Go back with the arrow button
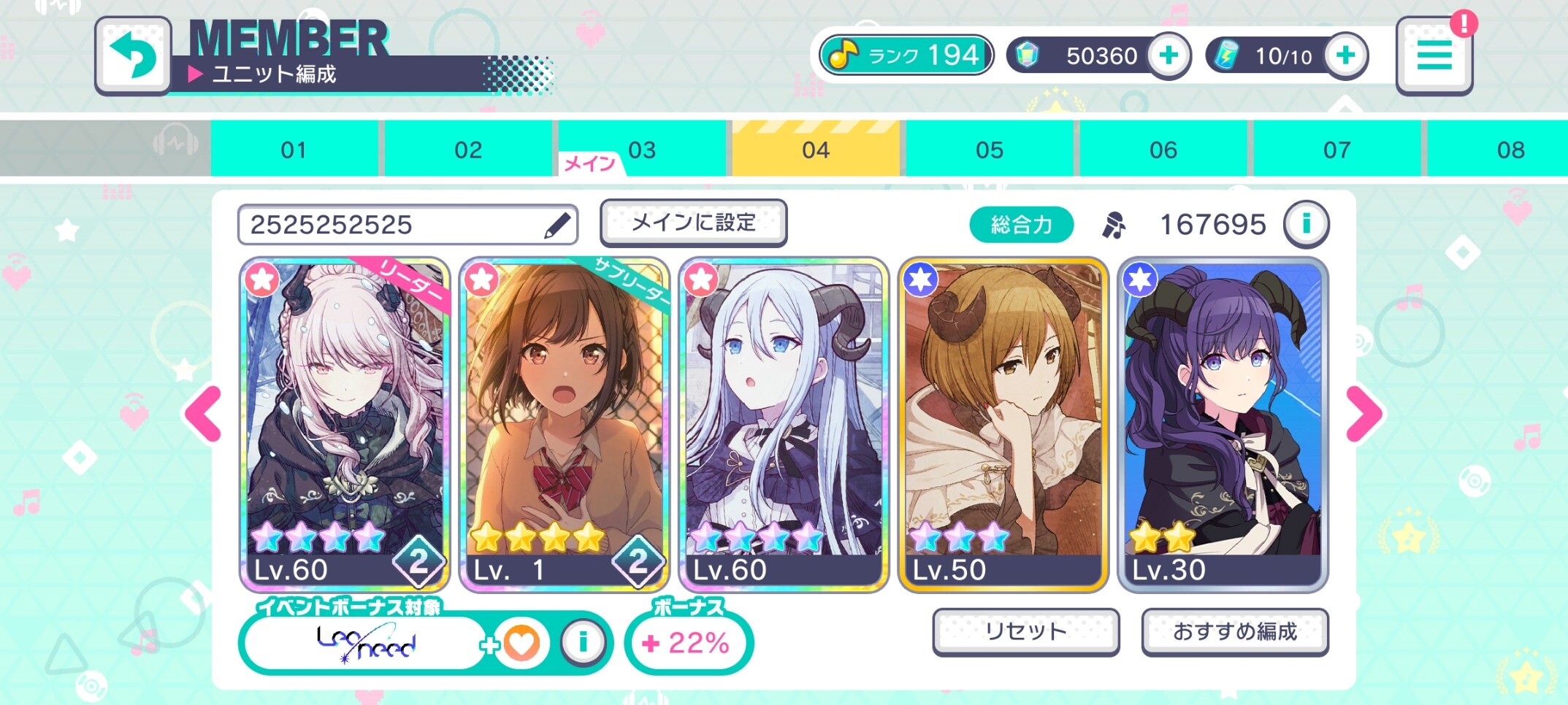 point(133,56)
